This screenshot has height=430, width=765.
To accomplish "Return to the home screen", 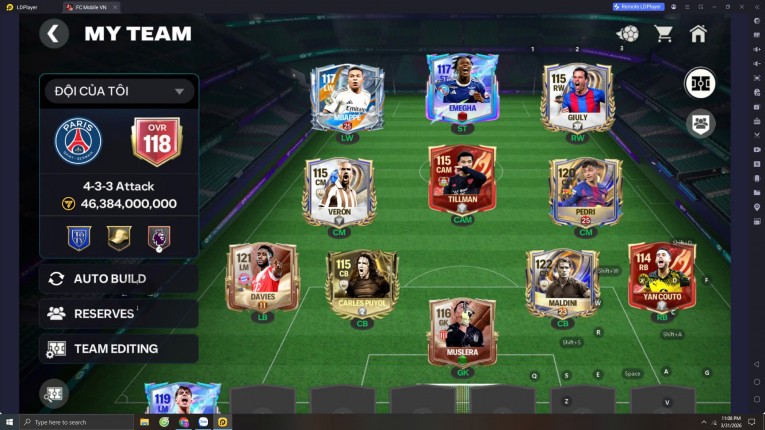I will [x=698, y=33].
